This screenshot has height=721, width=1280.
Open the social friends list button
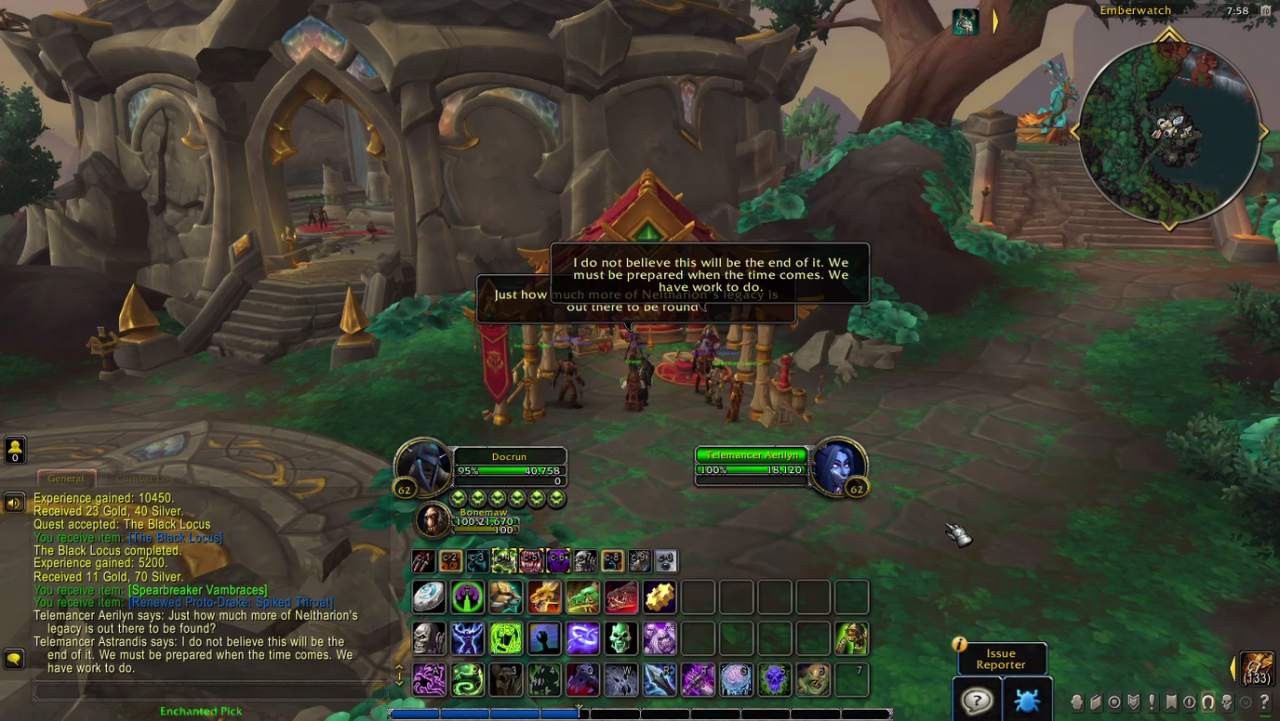[x=15, y=449]
